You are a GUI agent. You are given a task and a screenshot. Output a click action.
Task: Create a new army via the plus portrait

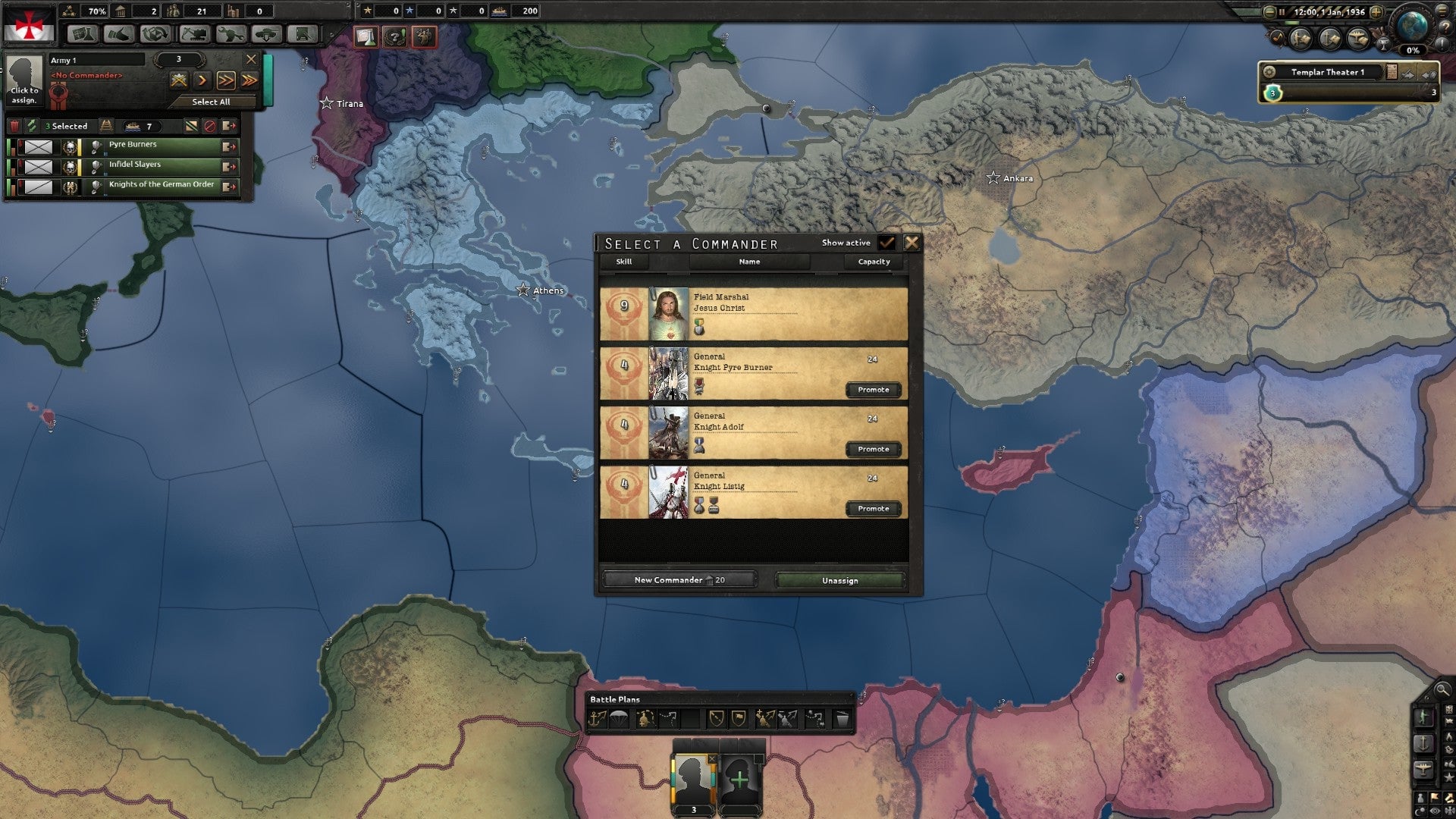[x=741, y=777]
